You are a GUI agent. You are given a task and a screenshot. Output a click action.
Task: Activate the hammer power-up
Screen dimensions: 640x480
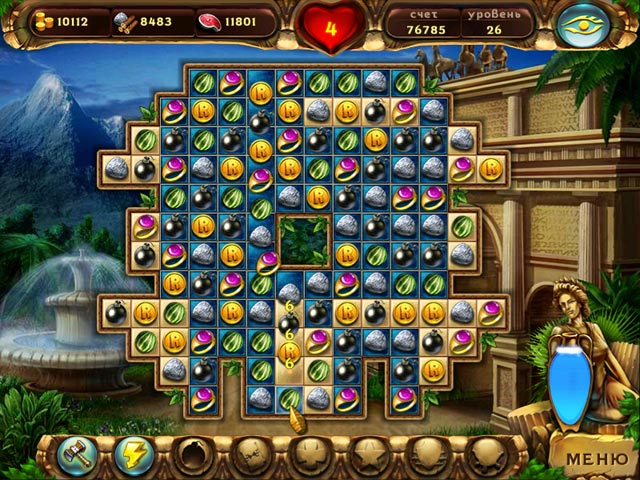(x=75, y=455)
